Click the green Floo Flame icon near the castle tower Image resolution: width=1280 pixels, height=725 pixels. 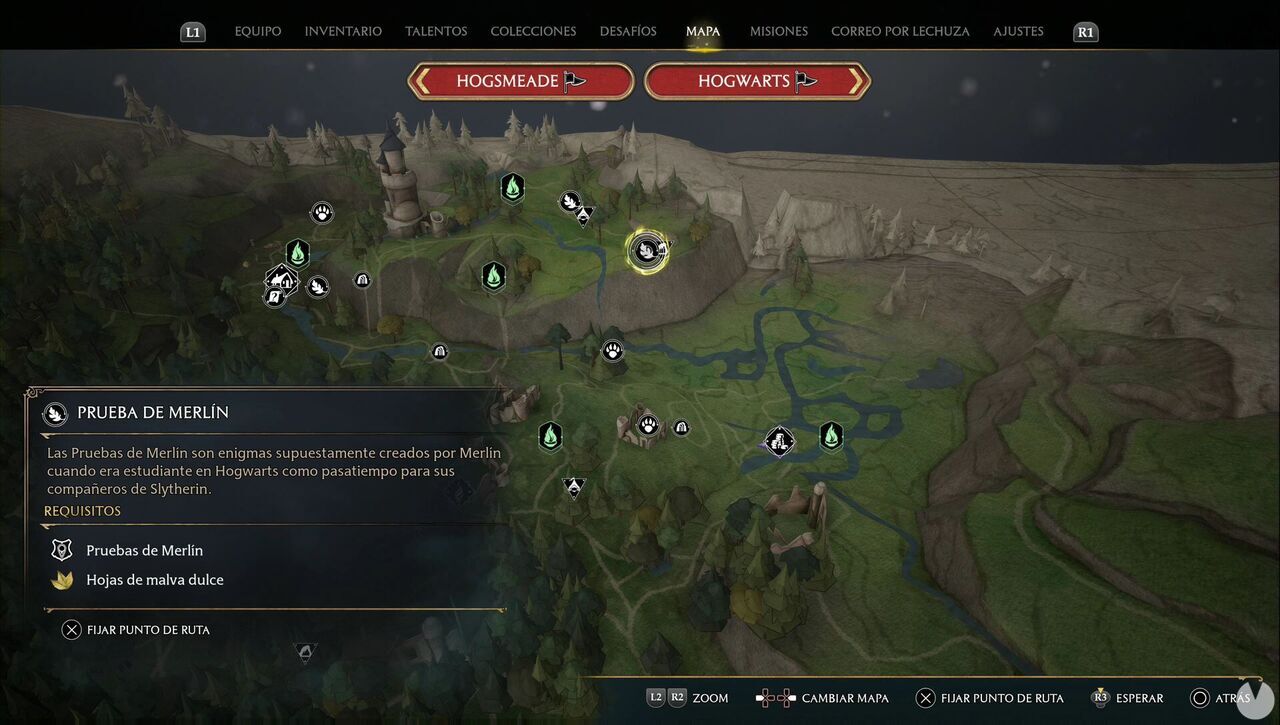tap(512, 187)
